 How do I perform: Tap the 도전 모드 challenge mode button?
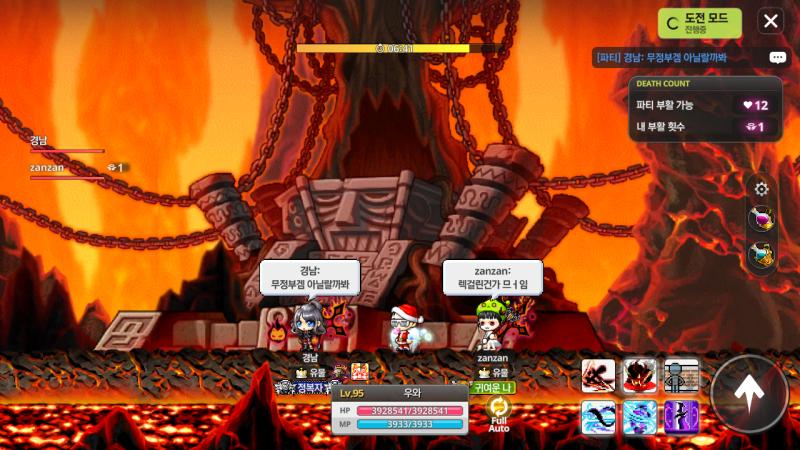click(x=700, y=22)
